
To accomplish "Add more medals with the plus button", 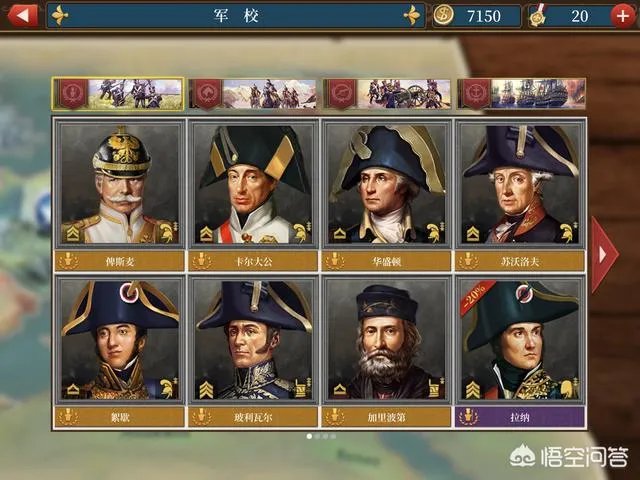I will click(624, 16).
